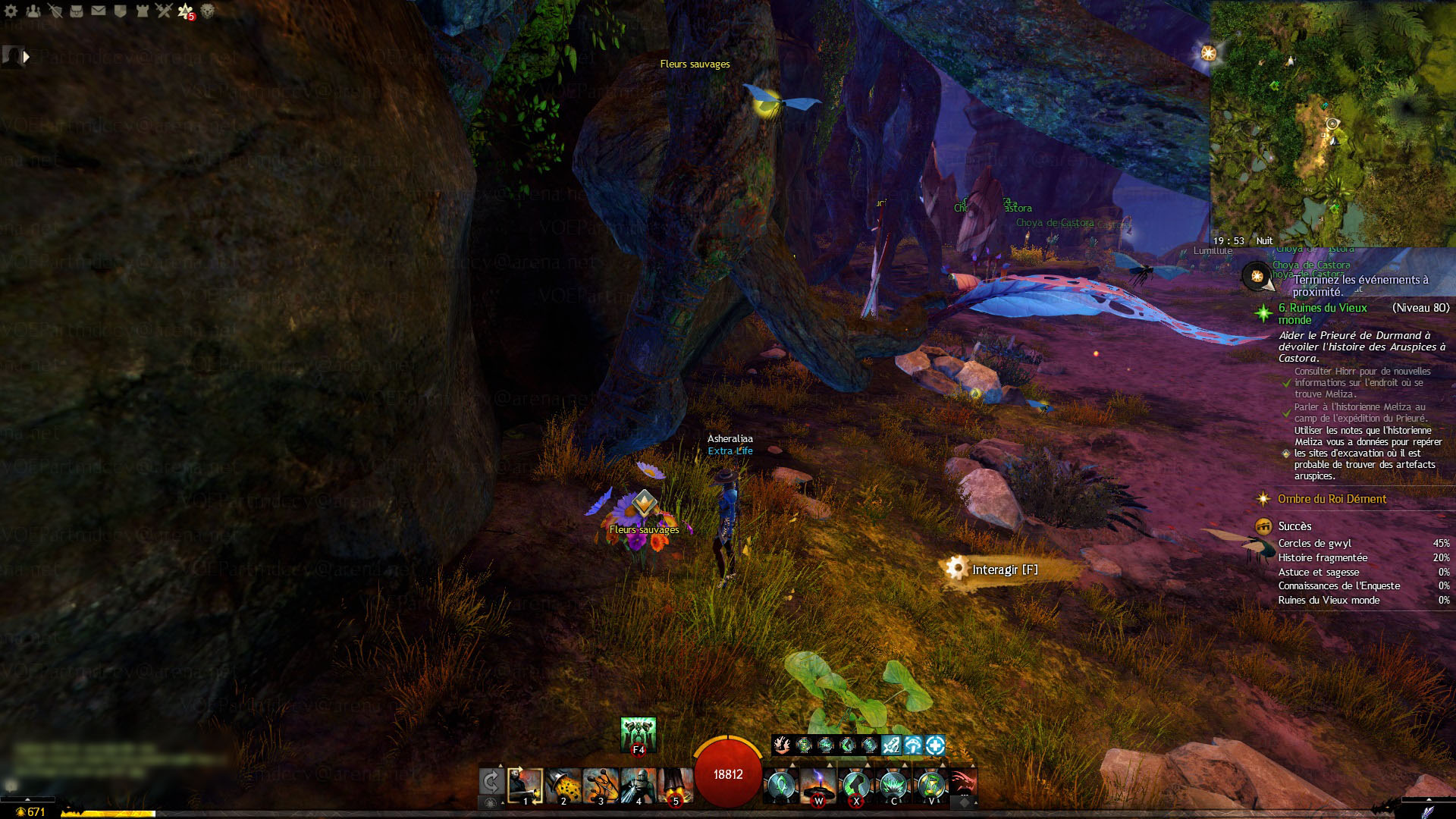The width and height of the screenshot is (1456, 819).
Task: Open the game menu gear icon
Action: pyautogui.click(x=11, y=11)
